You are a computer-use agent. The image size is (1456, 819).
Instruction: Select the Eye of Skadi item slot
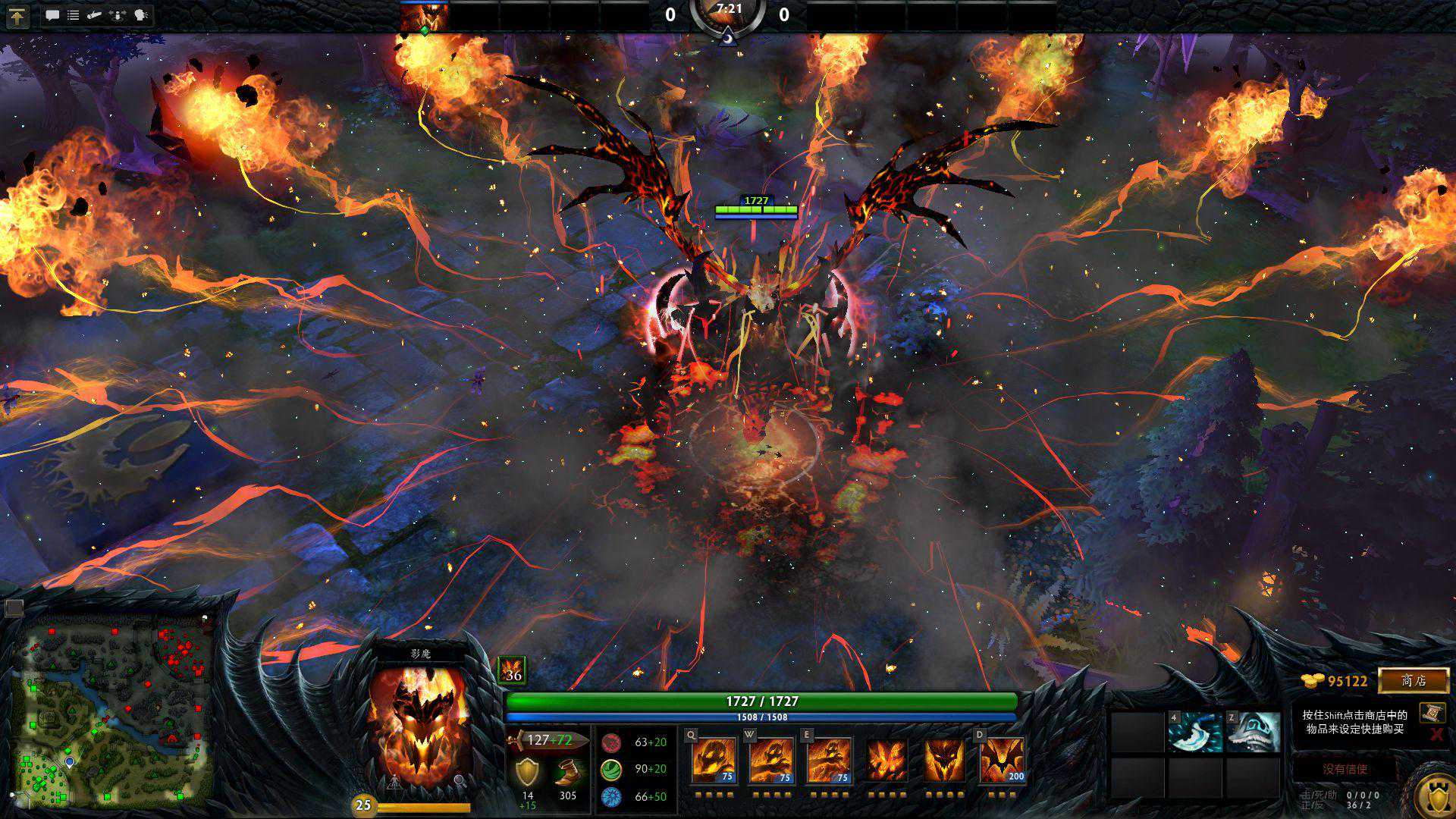[x=1253, y=732]
